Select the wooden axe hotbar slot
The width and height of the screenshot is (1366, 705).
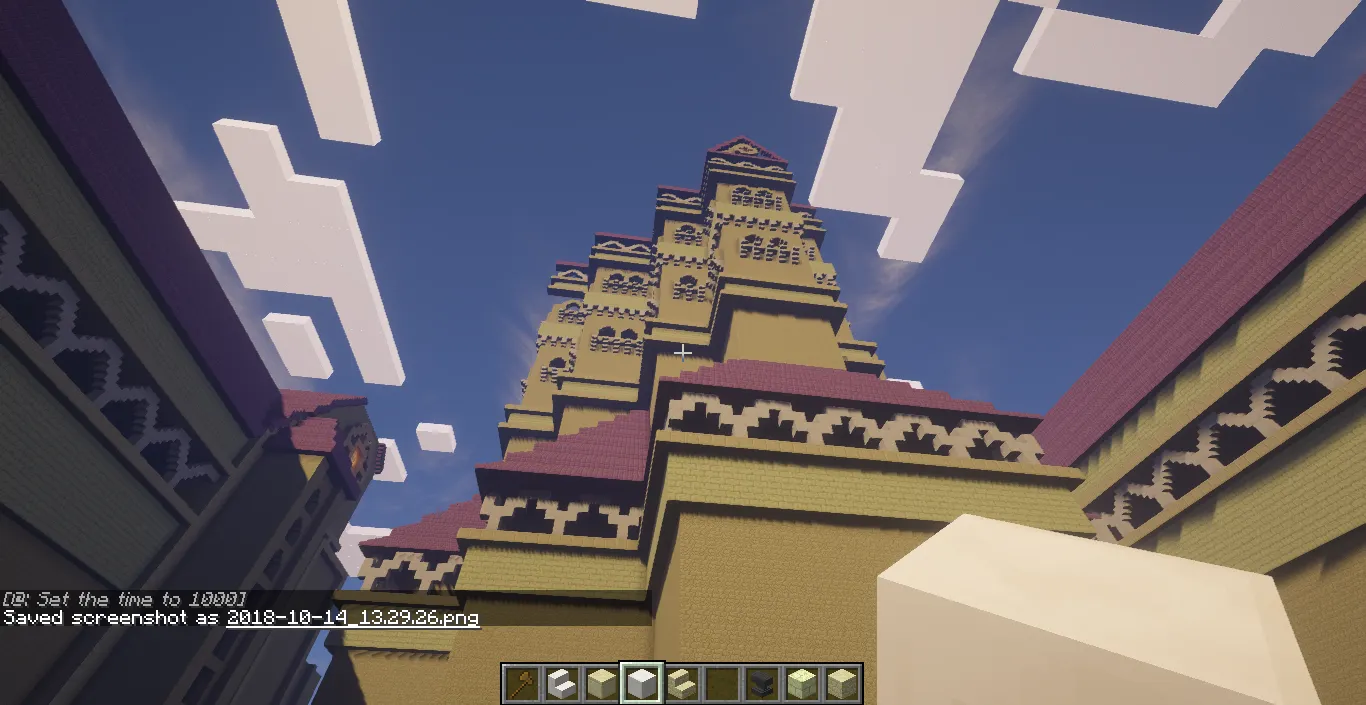point(522,684)
